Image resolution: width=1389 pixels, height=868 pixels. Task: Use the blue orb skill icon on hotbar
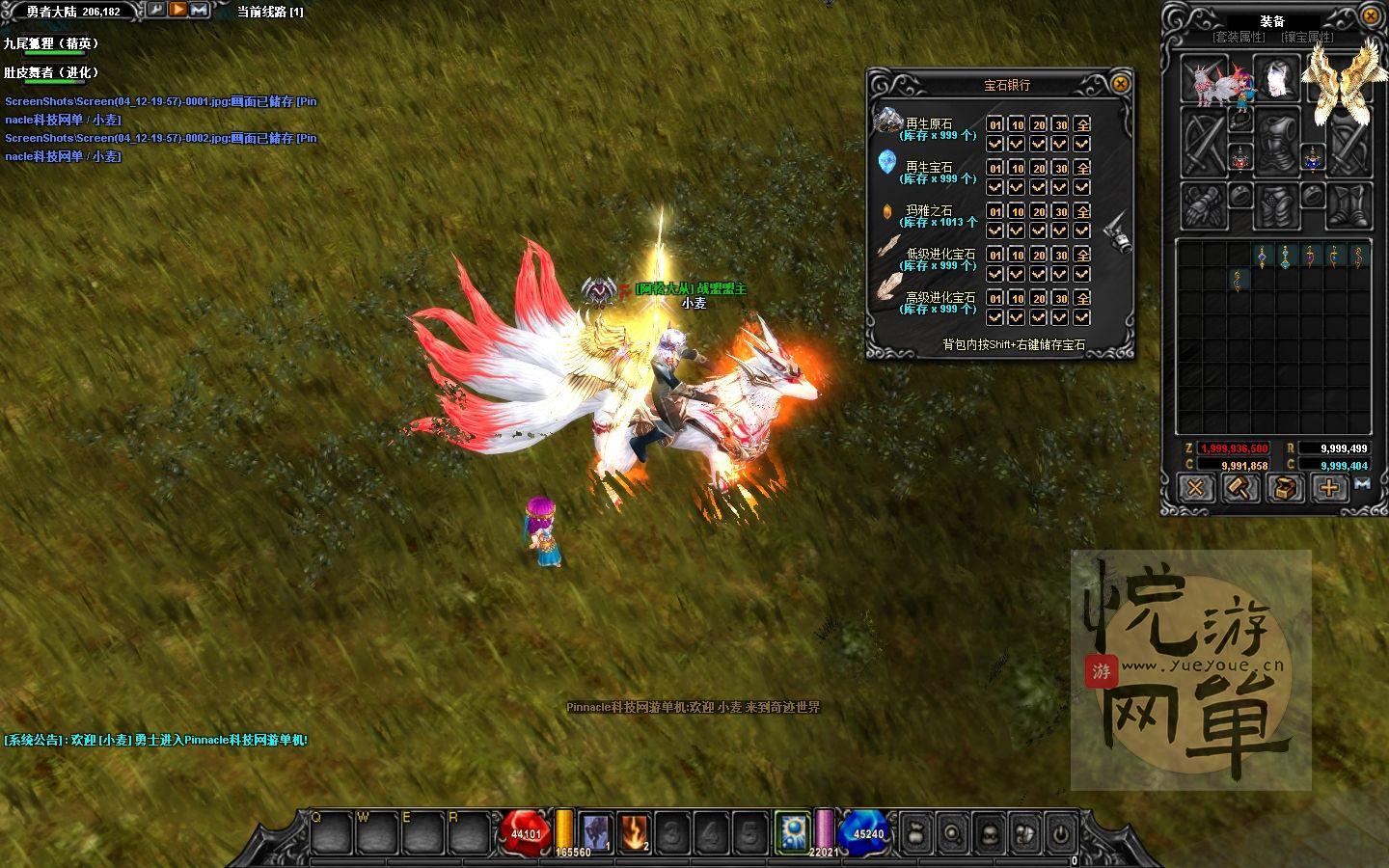click(x=793, y=831)
